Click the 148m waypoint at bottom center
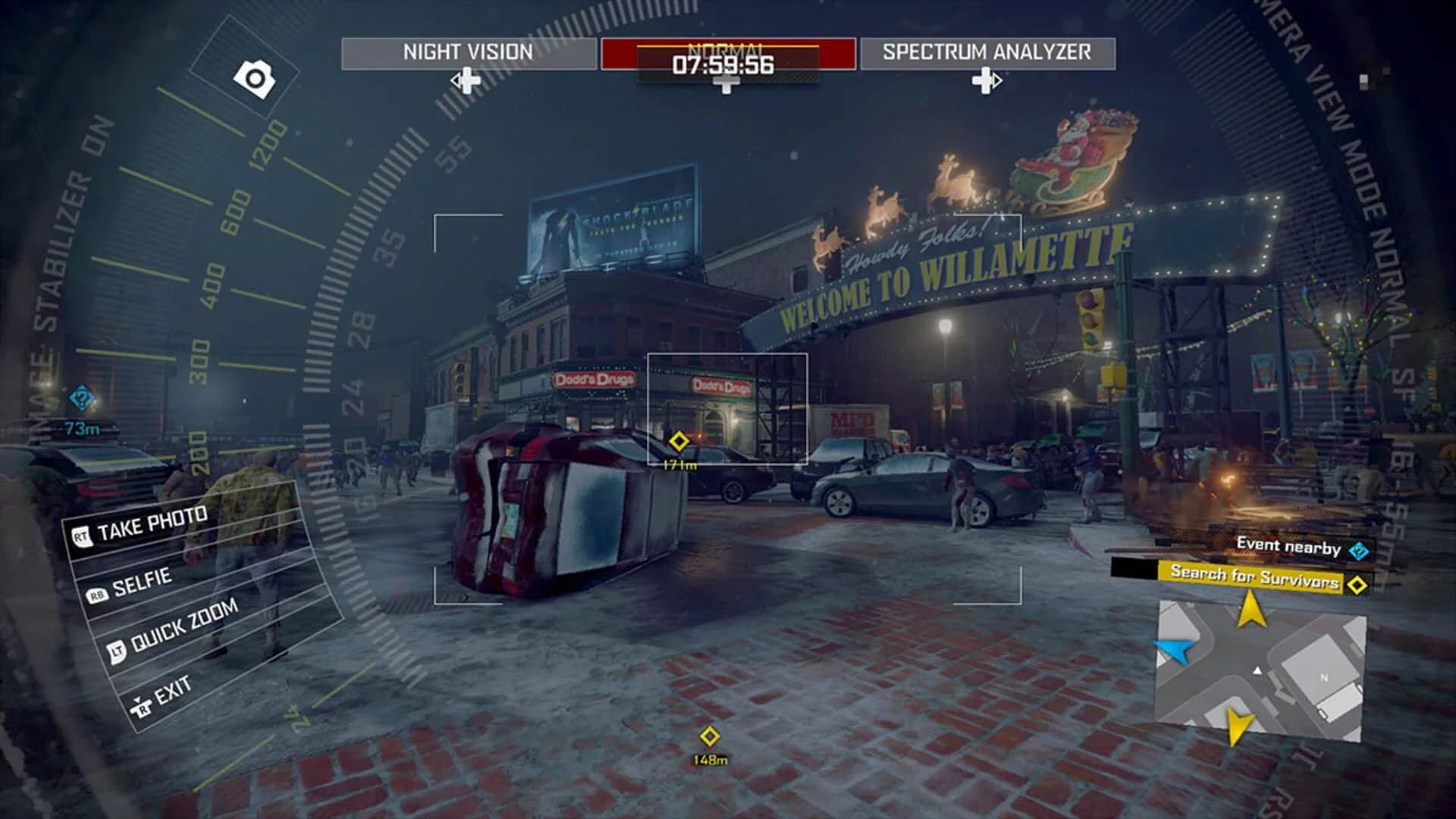Screen dimensions: 1456x819 710,734
